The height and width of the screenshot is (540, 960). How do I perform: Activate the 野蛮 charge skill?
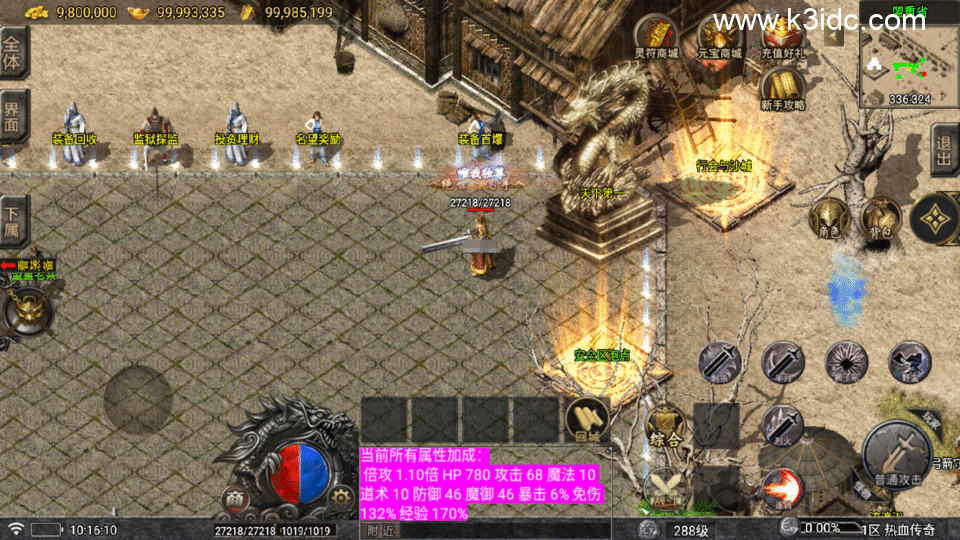(x=908, y=362)
